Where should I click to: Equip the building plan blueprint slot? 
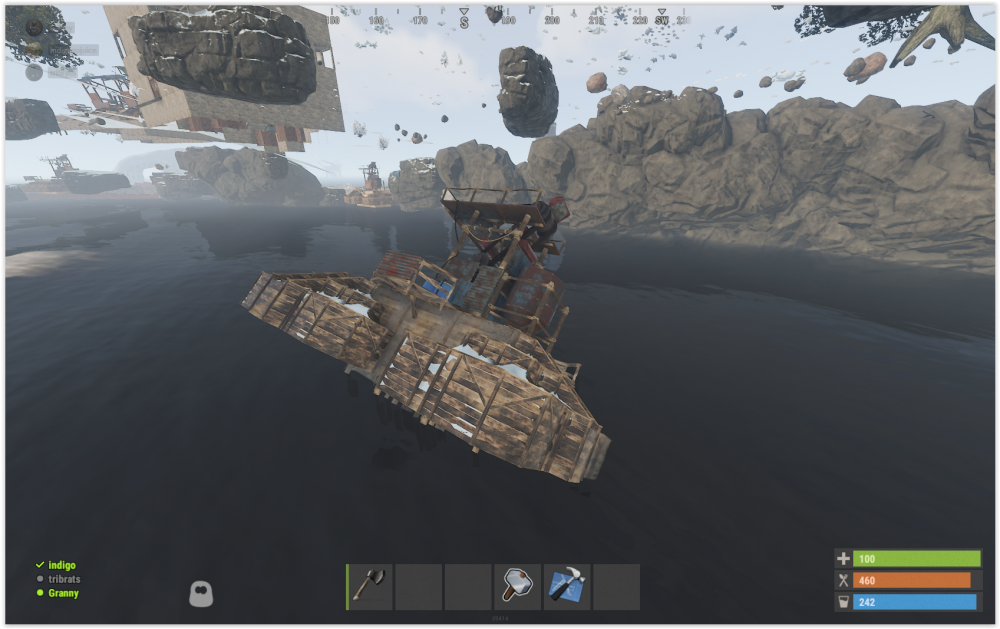pyautogui.click(x=567, y=587)
